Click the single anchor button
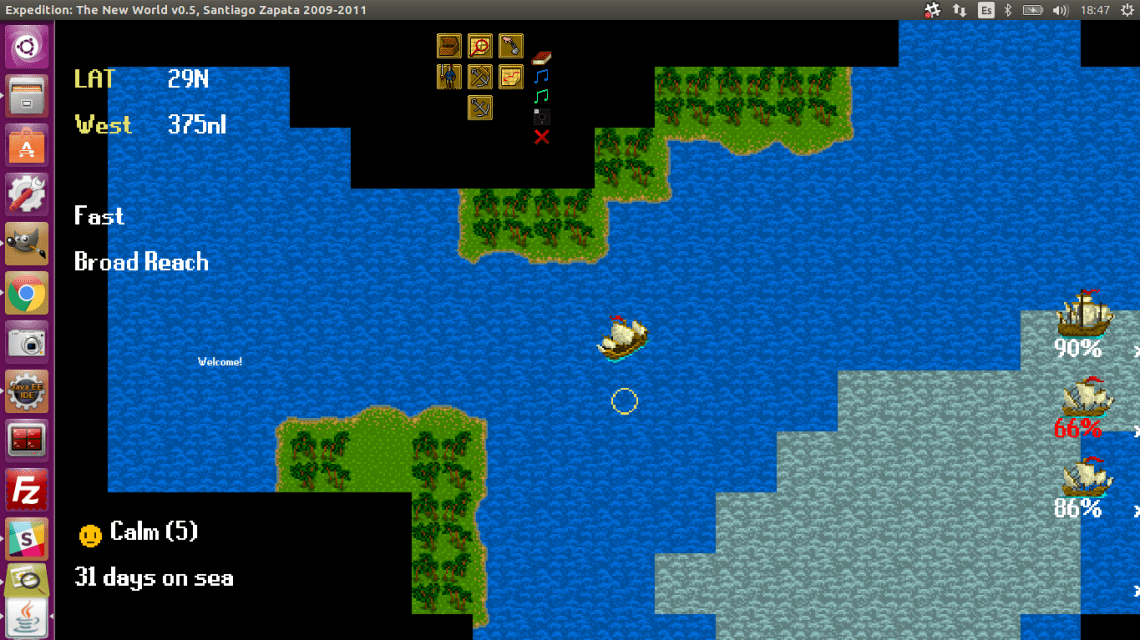The height and width of the screenshot is (640, 1140). [x=480, y=107]
